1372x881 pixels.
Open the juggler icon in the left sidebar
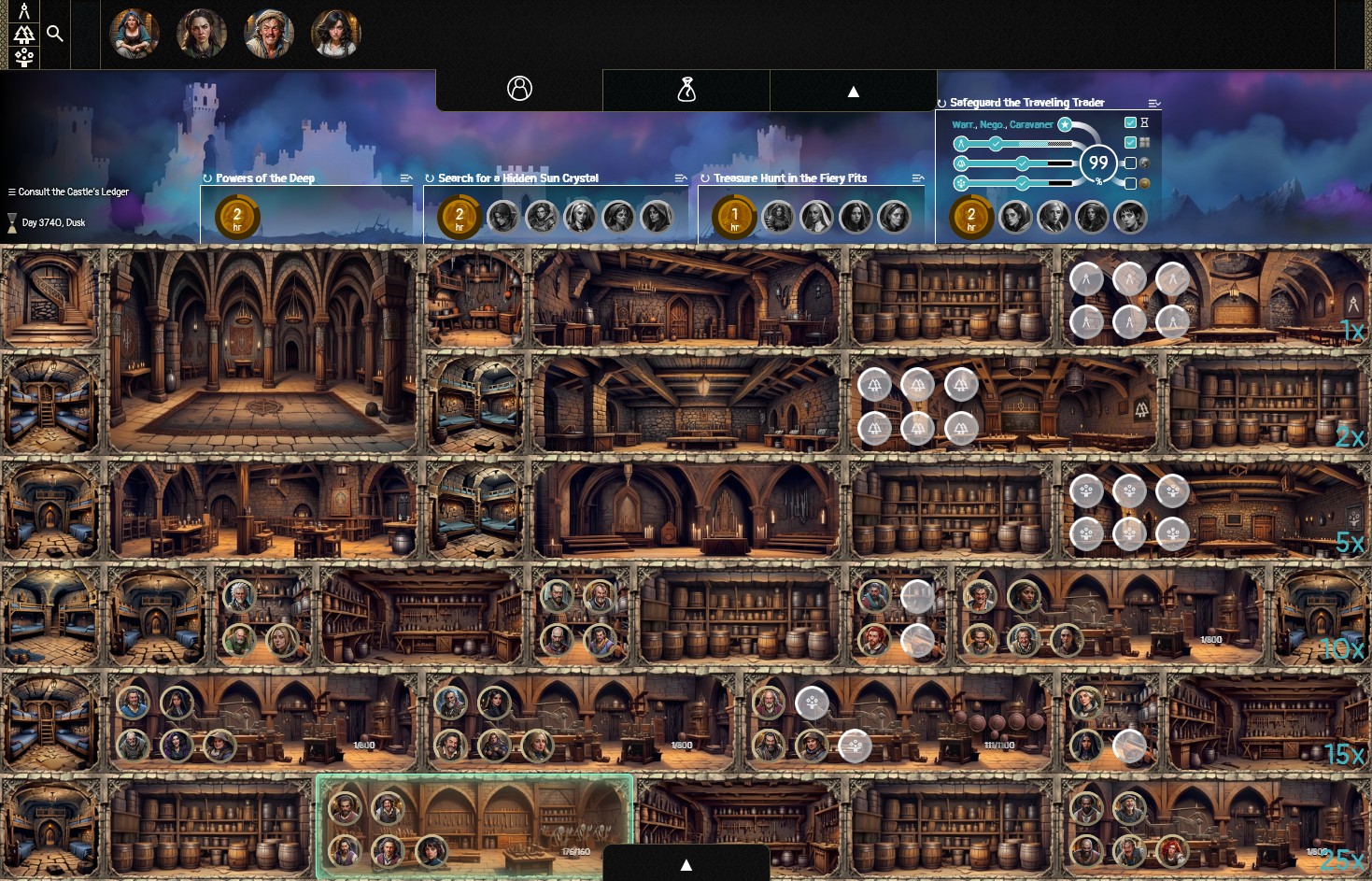point(23,58)
